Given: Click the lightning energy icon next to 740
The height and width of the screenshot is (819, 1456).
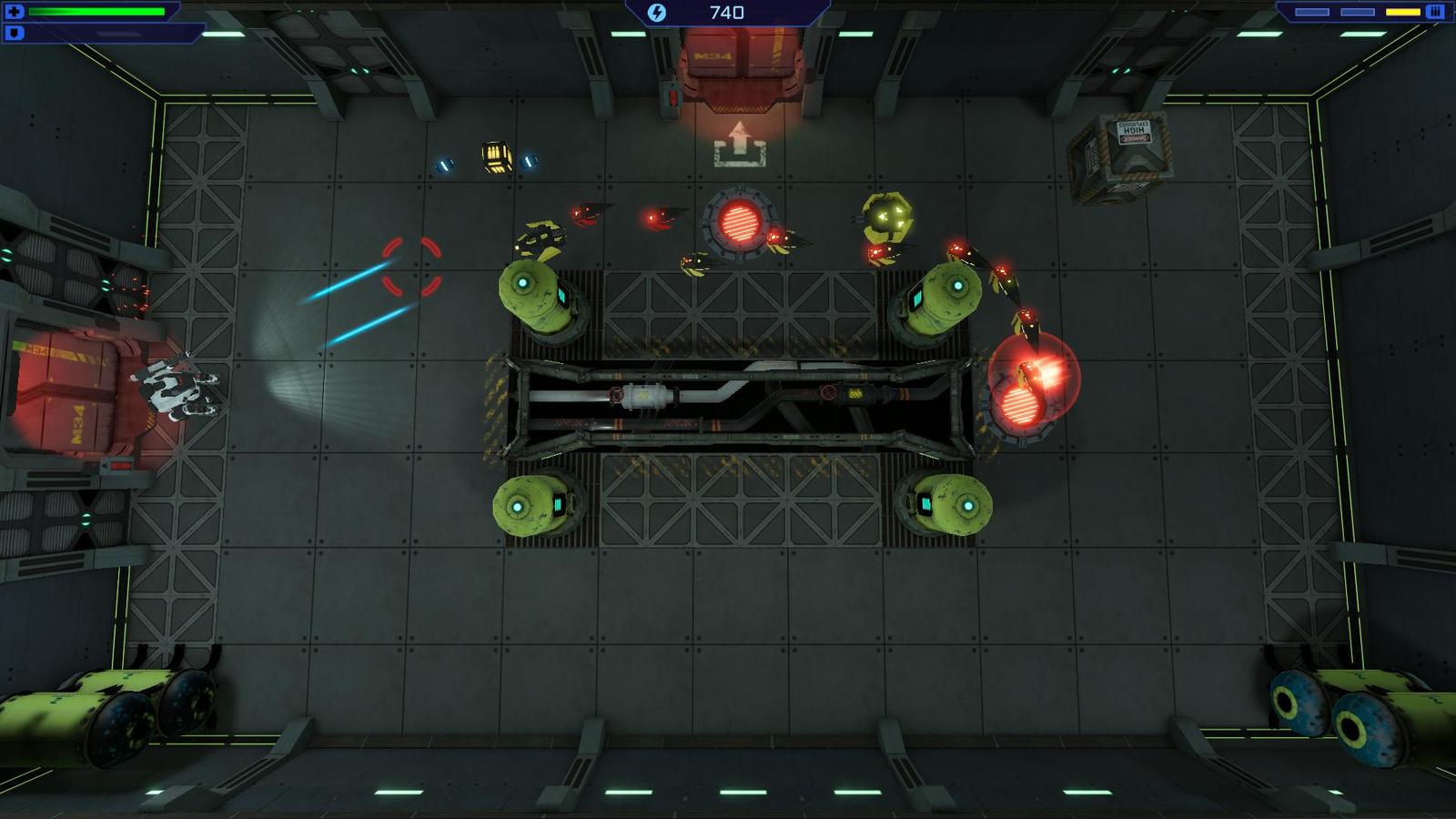Looking at the screenshot, I should point(657,12).
